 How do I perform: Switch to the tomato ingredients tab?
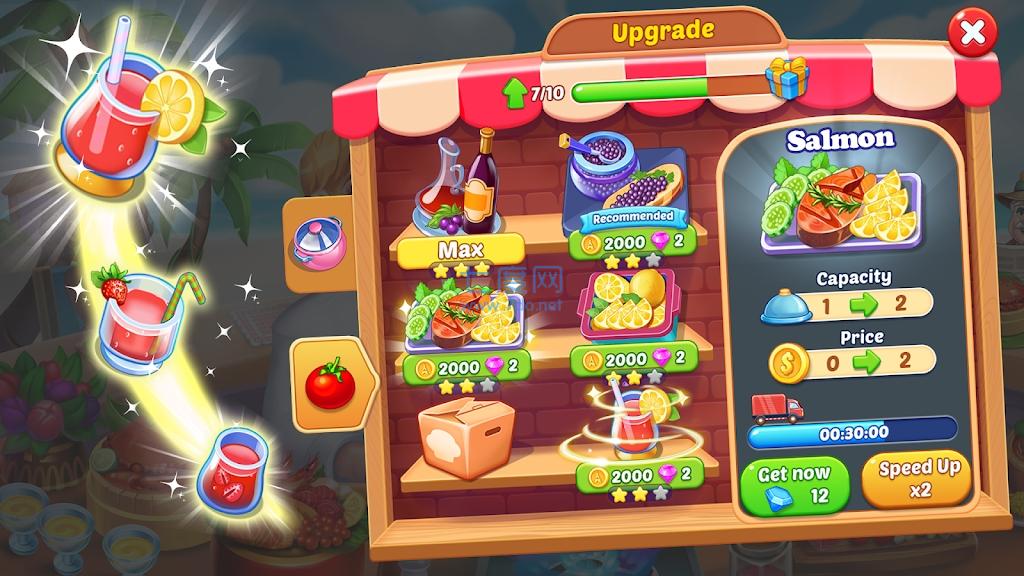(330, 383)
